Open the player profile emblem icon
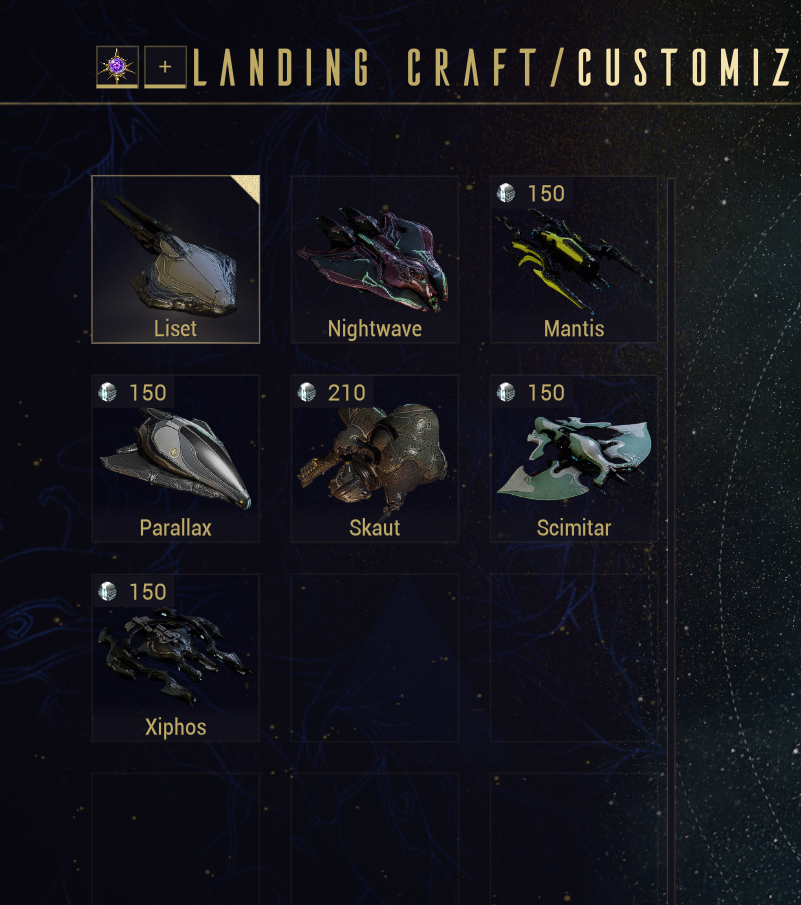The width and height of the screenshot is (801, 905). coord(117,67)
